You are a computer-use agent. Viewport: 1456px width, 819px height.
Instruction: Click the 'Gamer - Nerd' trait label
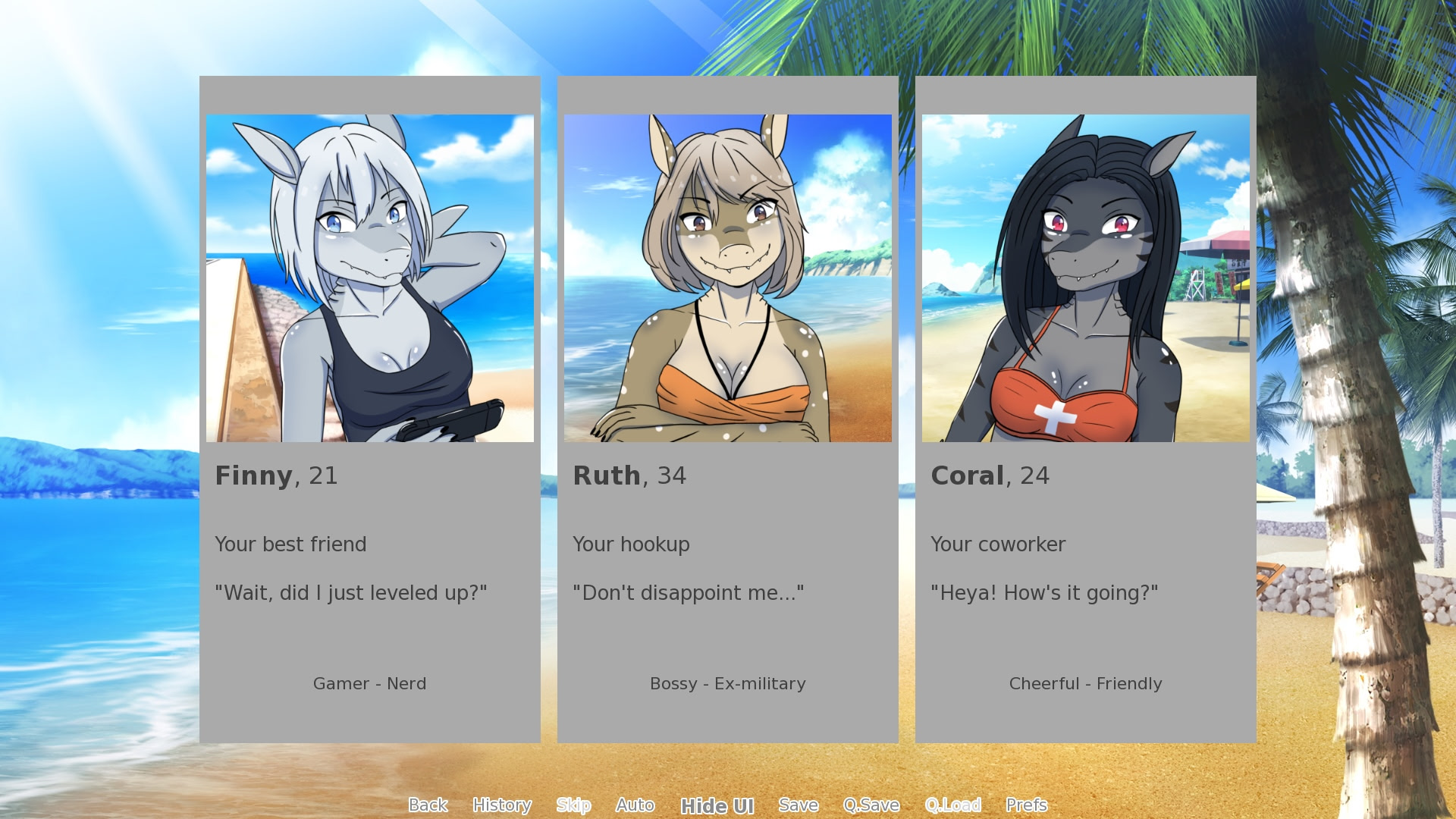[x=370, y=684]
